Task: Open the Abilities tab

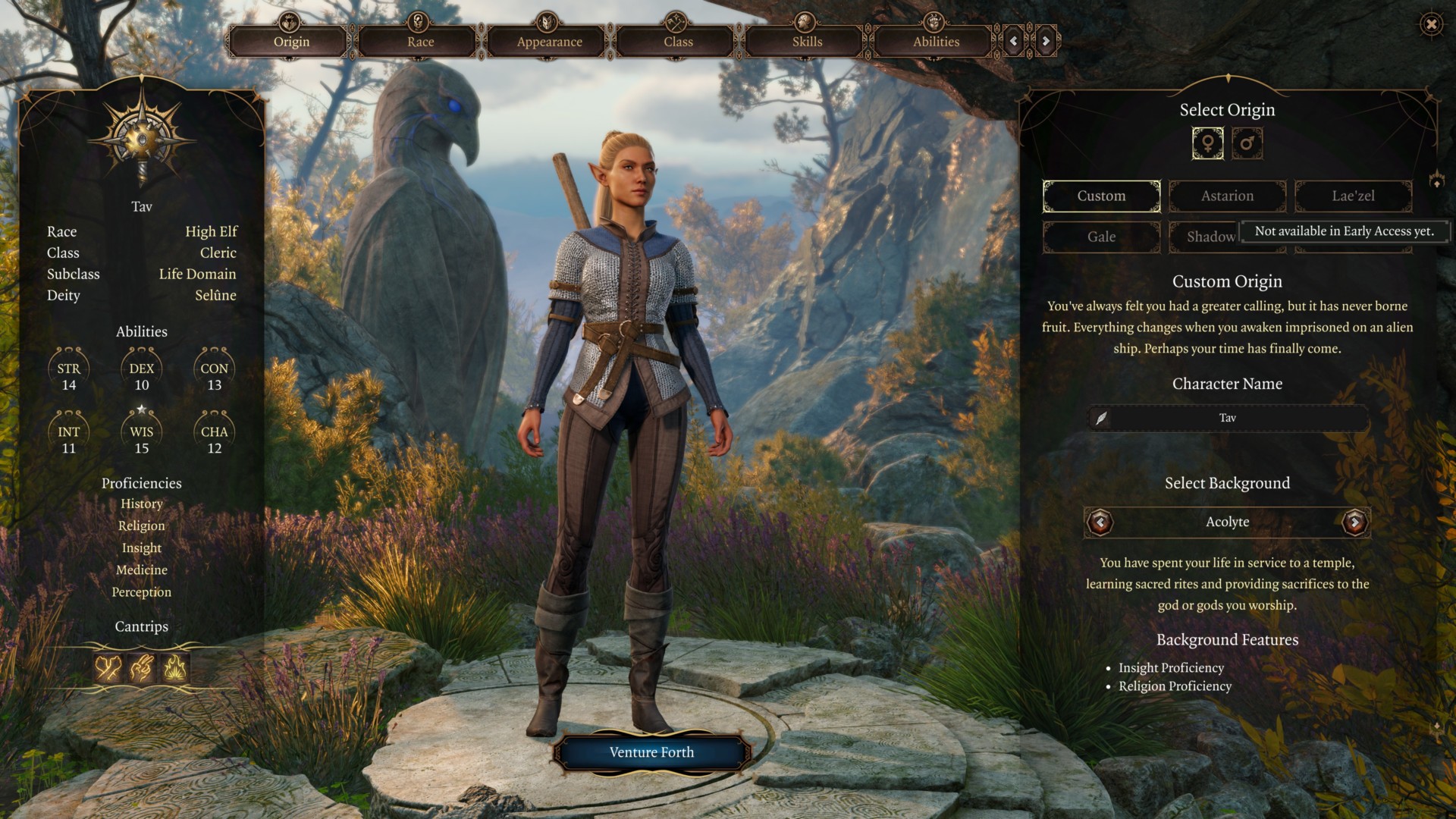Action: [936, 42]
